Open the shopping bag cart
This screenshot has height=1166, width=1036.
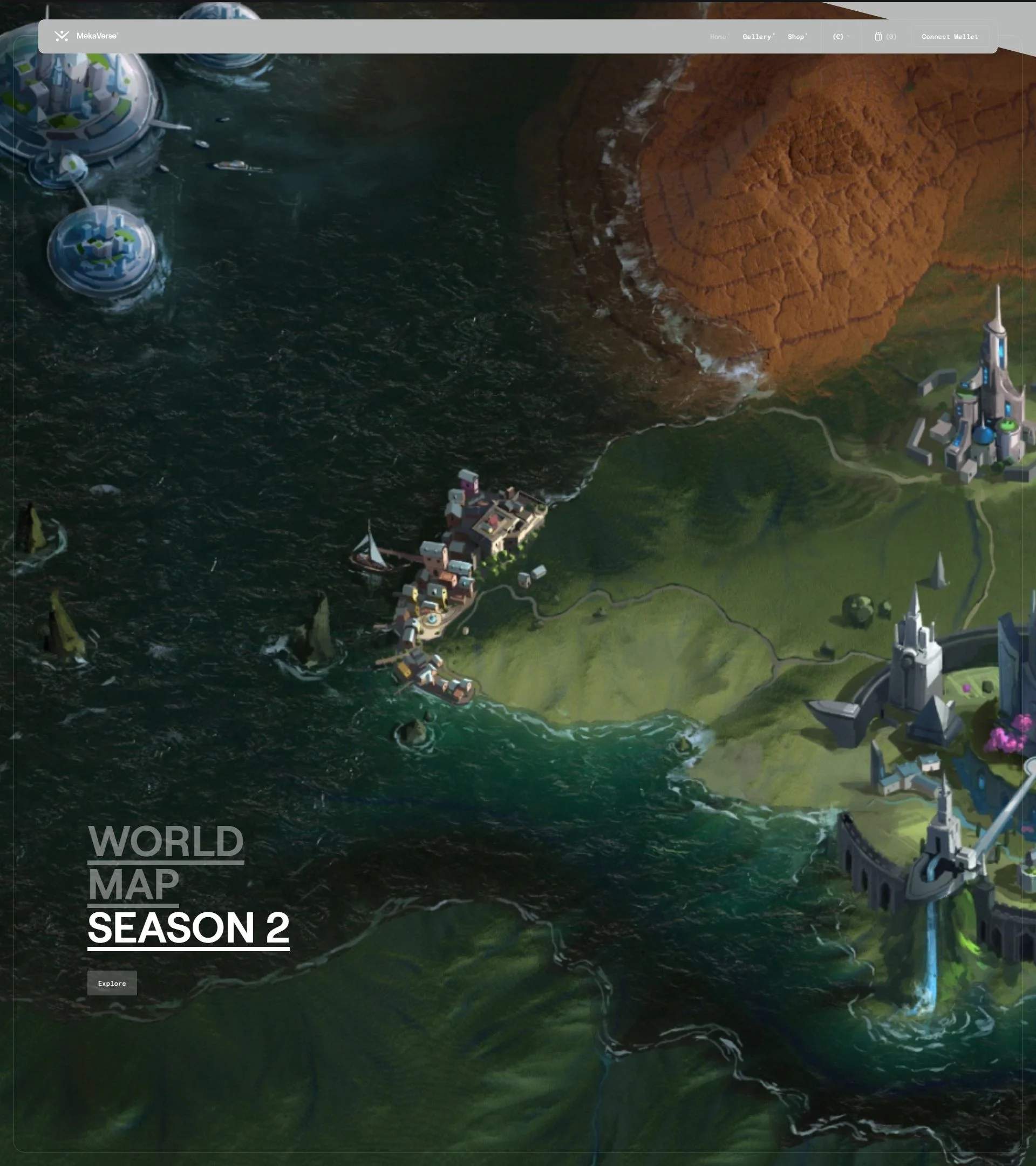[885, 37]
